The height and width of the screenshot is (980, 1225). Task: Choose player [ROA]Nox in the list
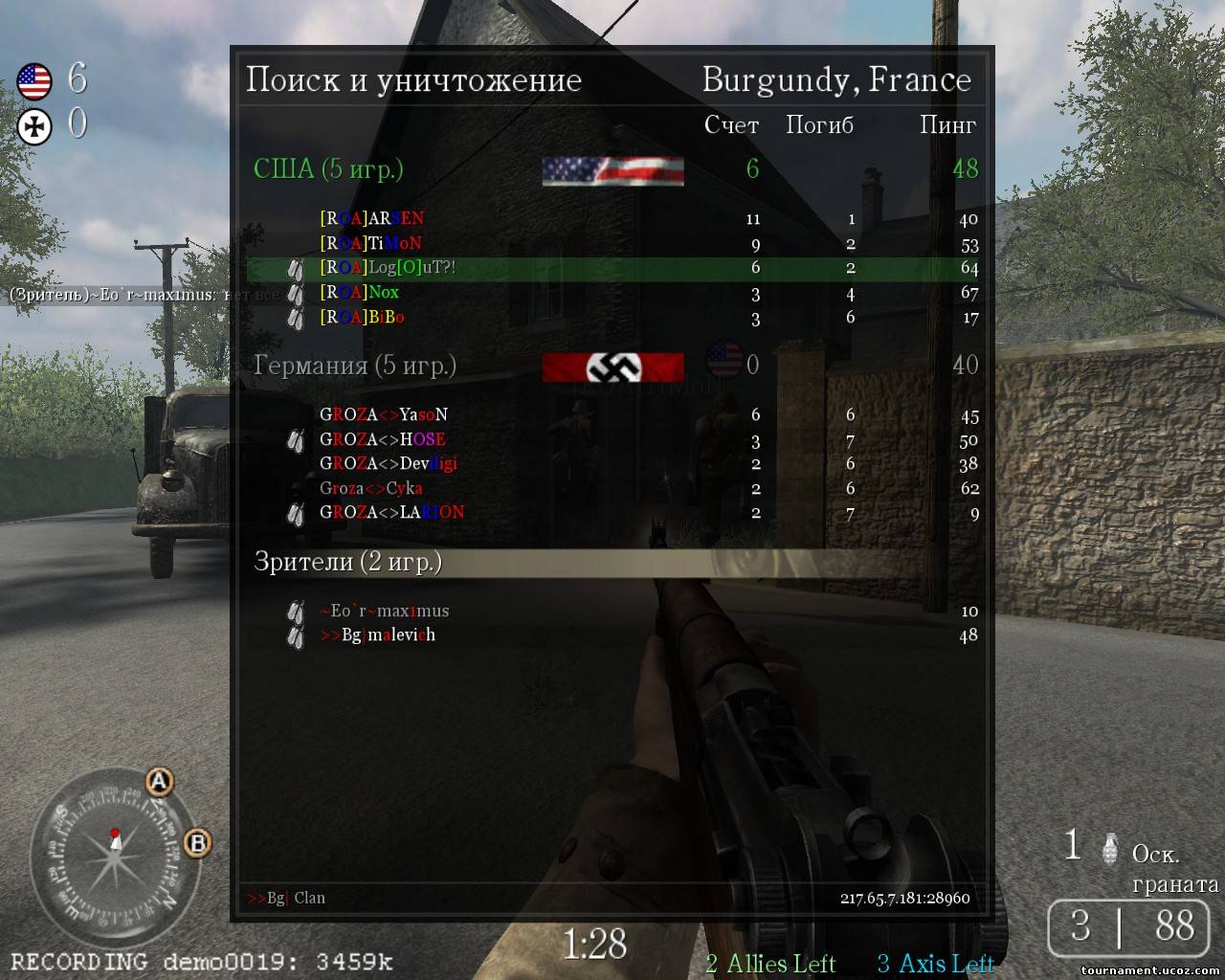pos(360,292)
